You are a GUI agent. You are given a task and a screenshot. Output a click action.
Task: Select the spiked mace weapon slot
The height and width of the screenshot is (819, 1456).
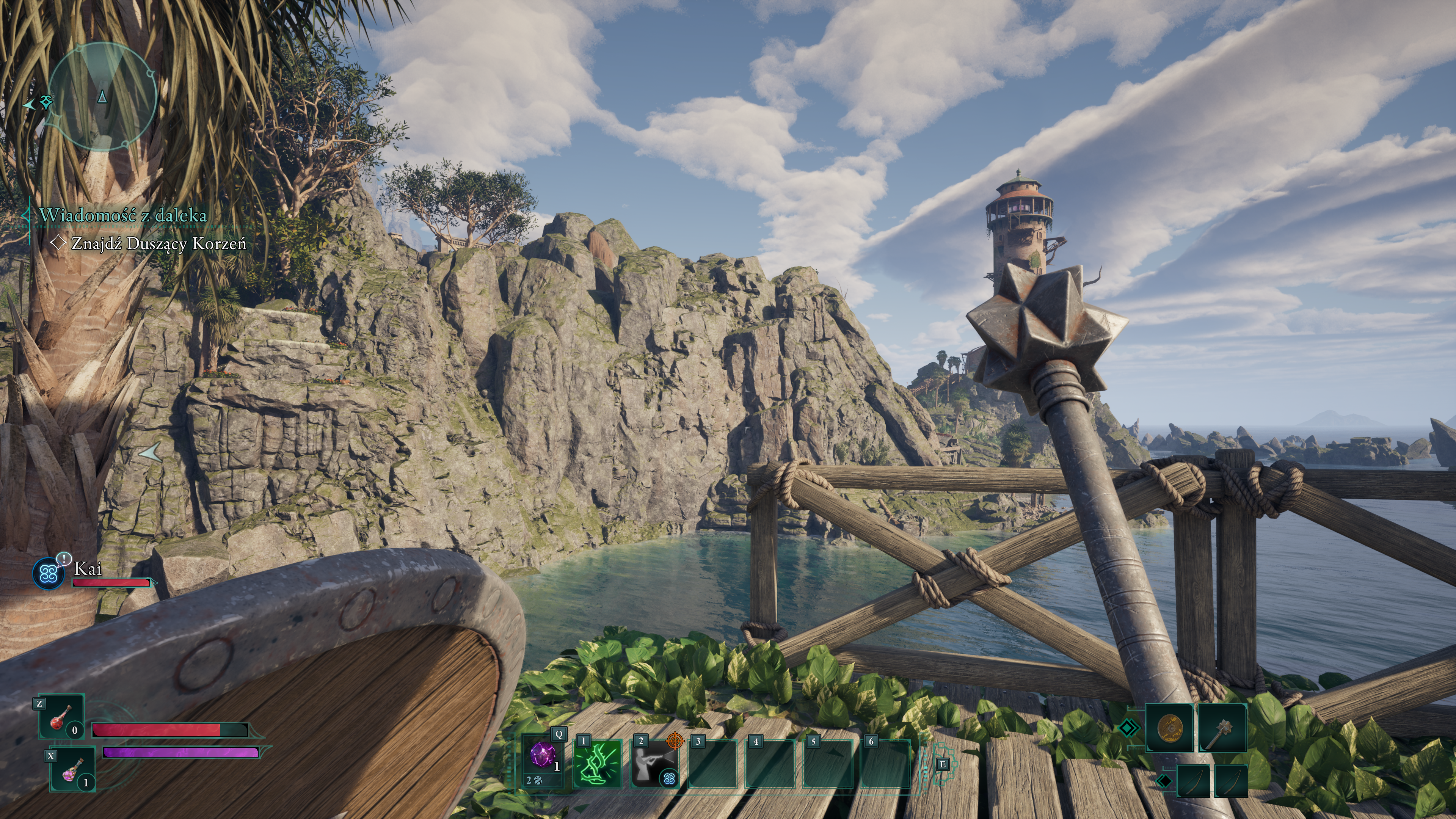point(1222,728)
